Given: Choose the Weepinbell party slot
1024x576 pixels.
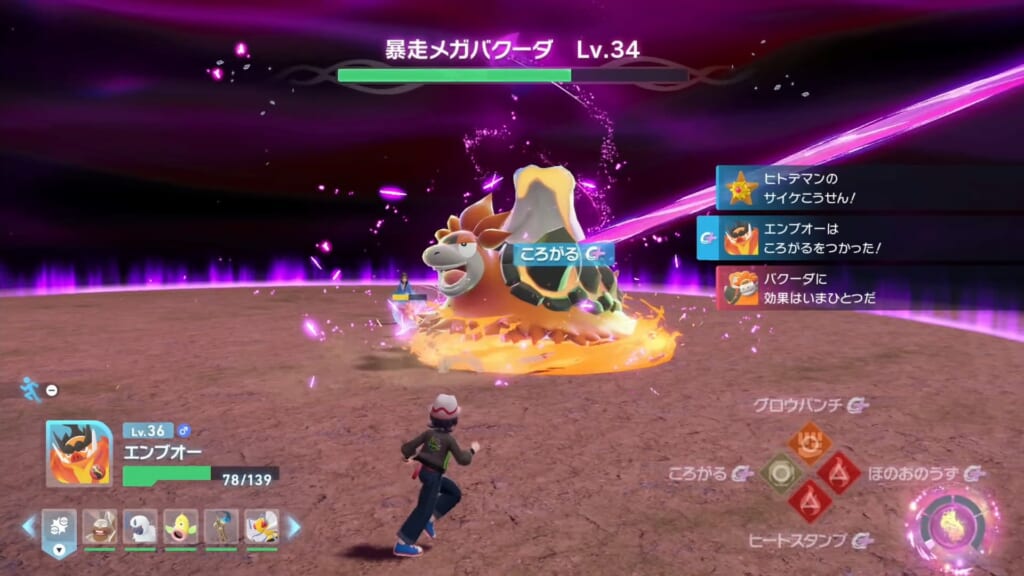Looking at the screenshot, I should tap(181, 526).
